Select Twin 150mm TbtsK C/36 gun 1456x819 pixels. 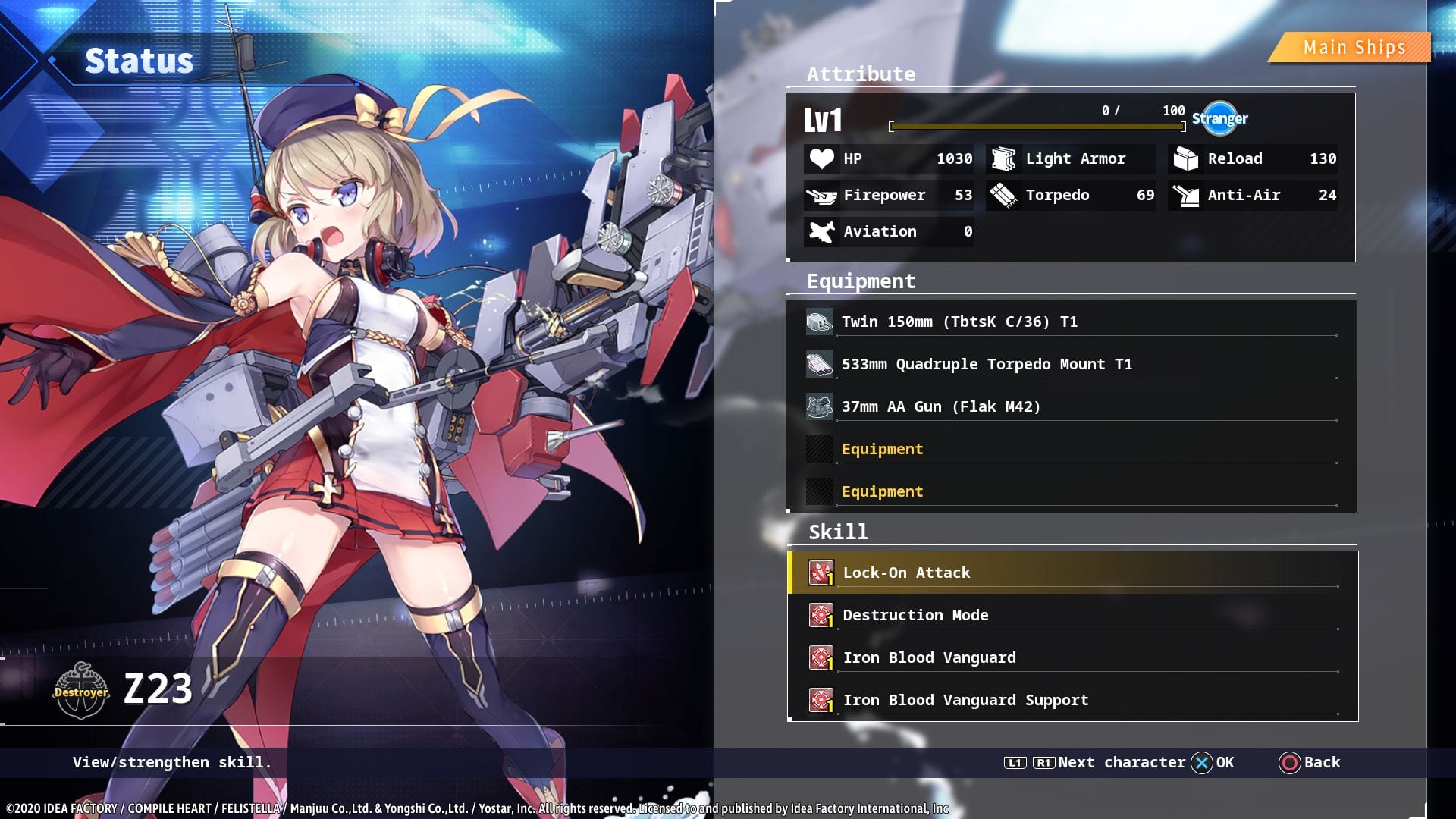tap(959, 322)
